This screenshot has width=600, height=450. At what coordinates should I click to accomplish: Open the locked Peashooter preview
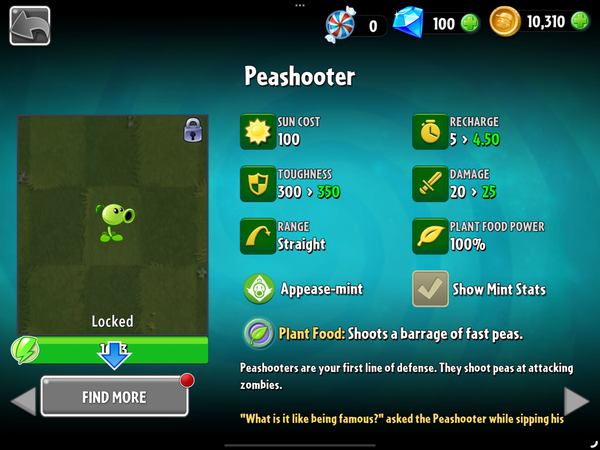pos(112,222)
